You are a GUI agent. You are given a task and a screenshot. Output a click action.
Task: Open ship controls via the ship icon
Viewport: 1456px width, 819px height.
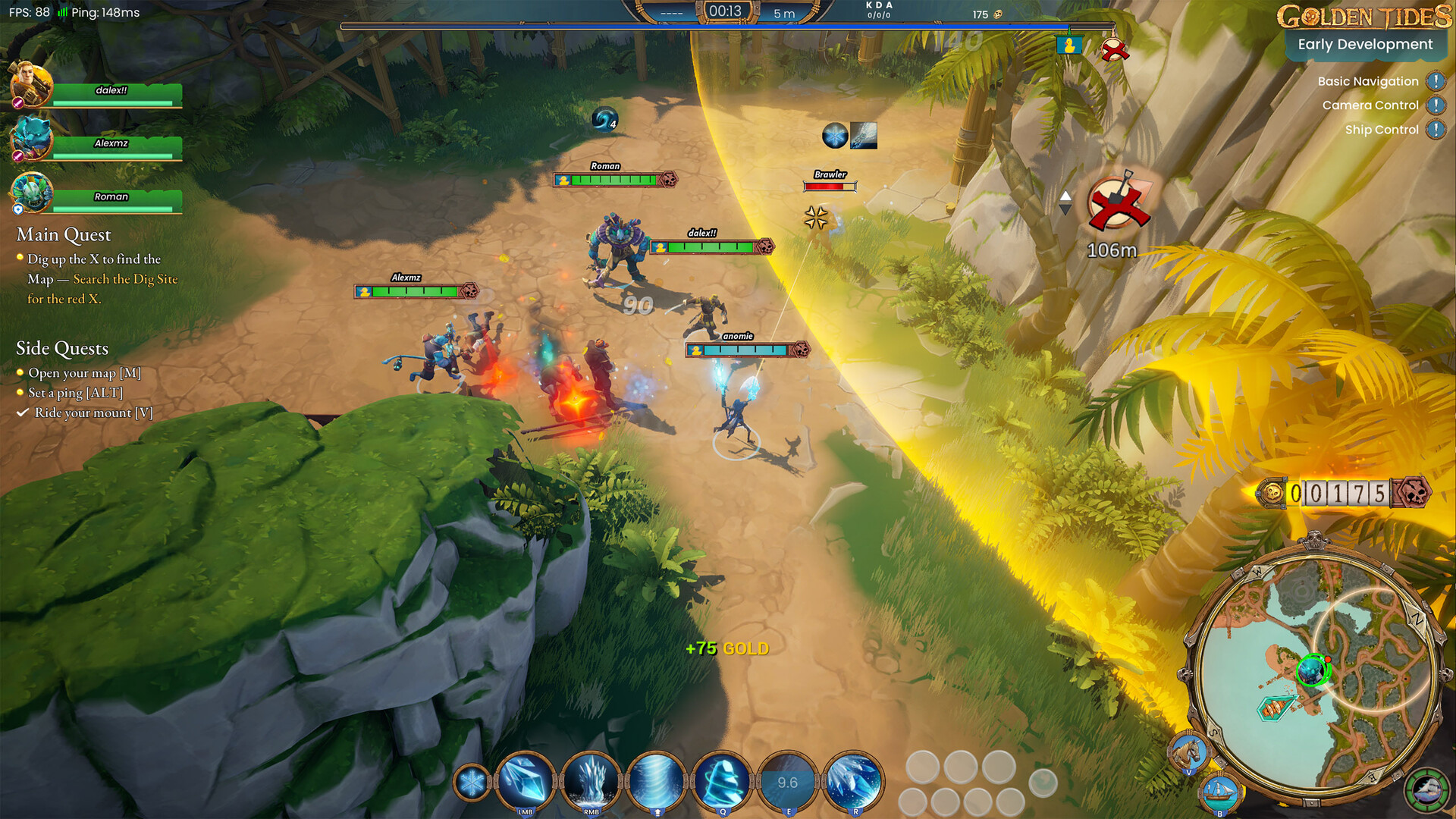(x=1219, y=791)
